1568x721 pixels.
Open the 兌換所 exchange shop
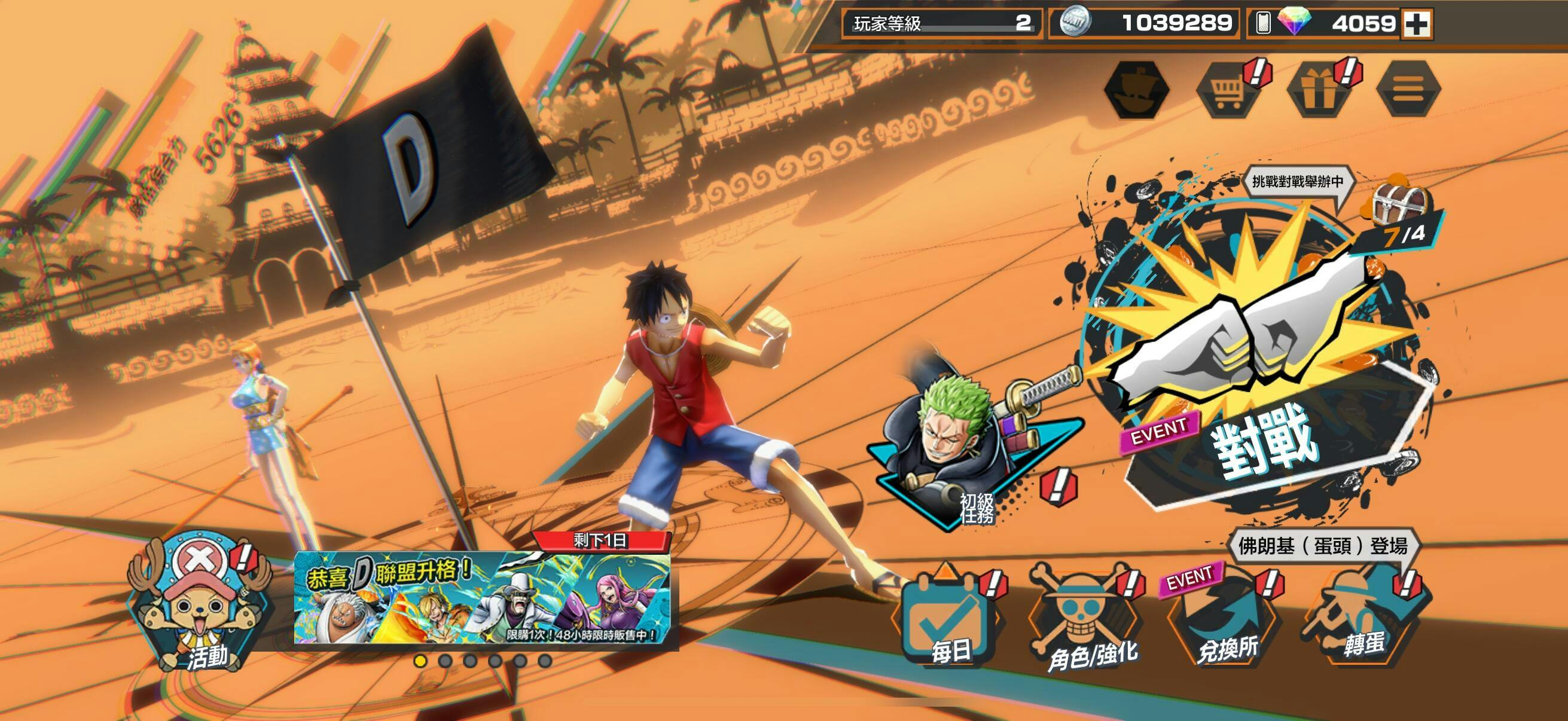coord(1224,621)
